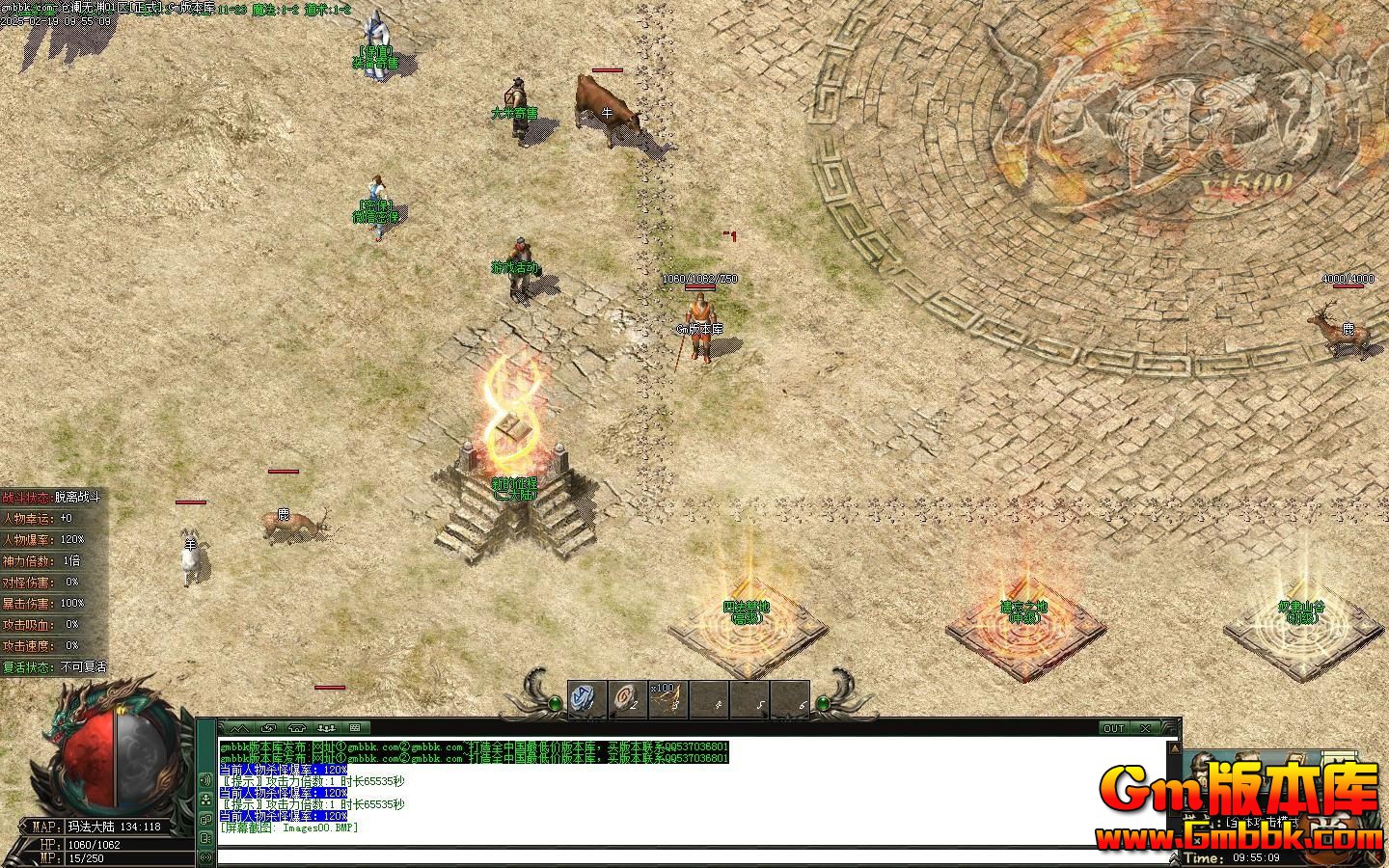Use the orange rune stone in slot 2
This screenshot has width=1389, height=868.
pos(627,697)
